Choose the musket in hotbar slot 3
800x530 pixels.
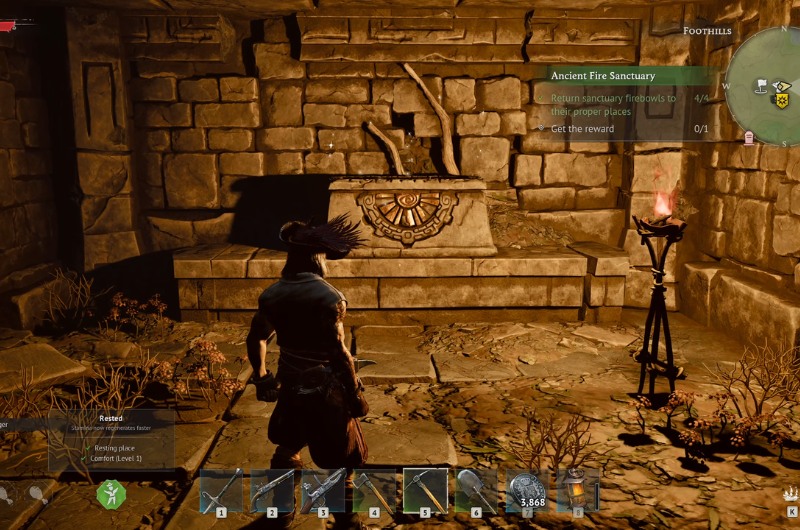pyautogui.click(x=323, y=491)
